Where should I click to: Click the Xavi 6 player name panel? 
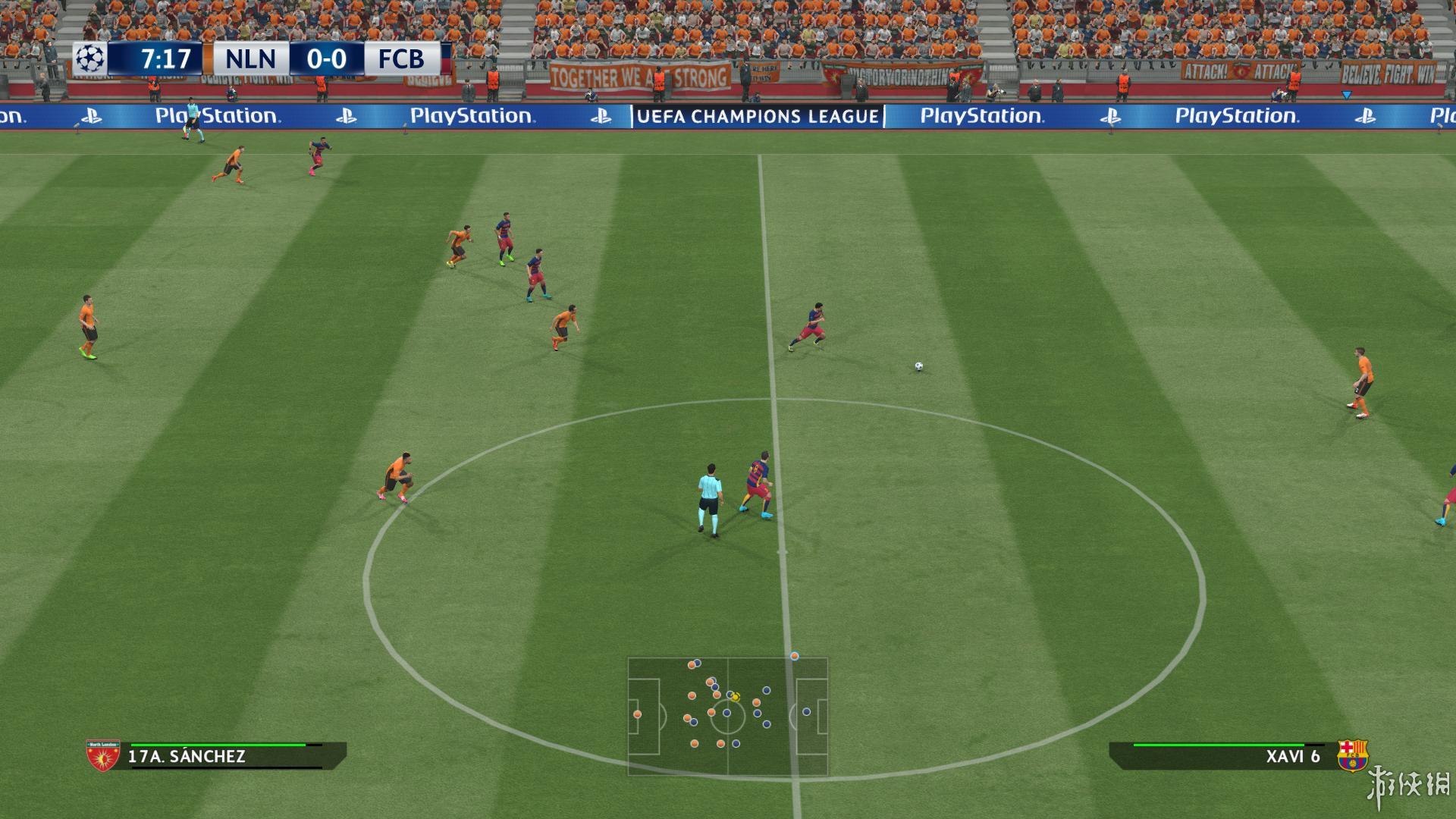pyautogui.click(x=1221, y=756)
